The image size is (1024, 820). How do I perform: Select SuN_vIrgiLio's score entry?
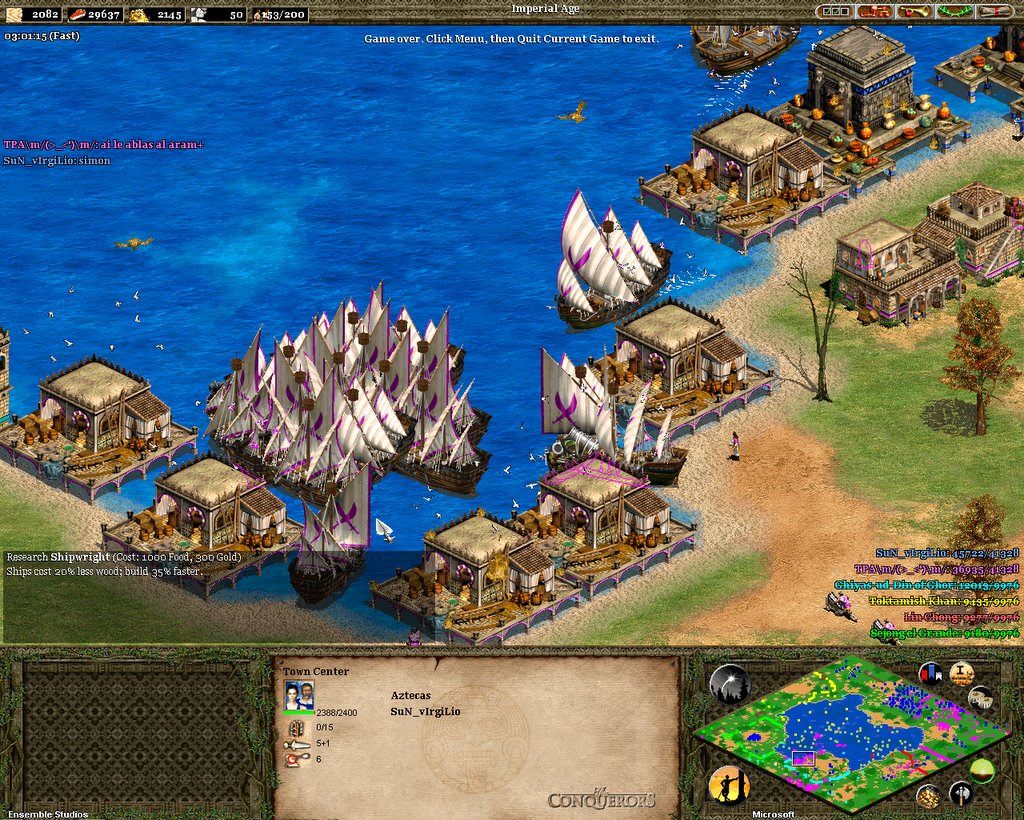coord(946,553)
